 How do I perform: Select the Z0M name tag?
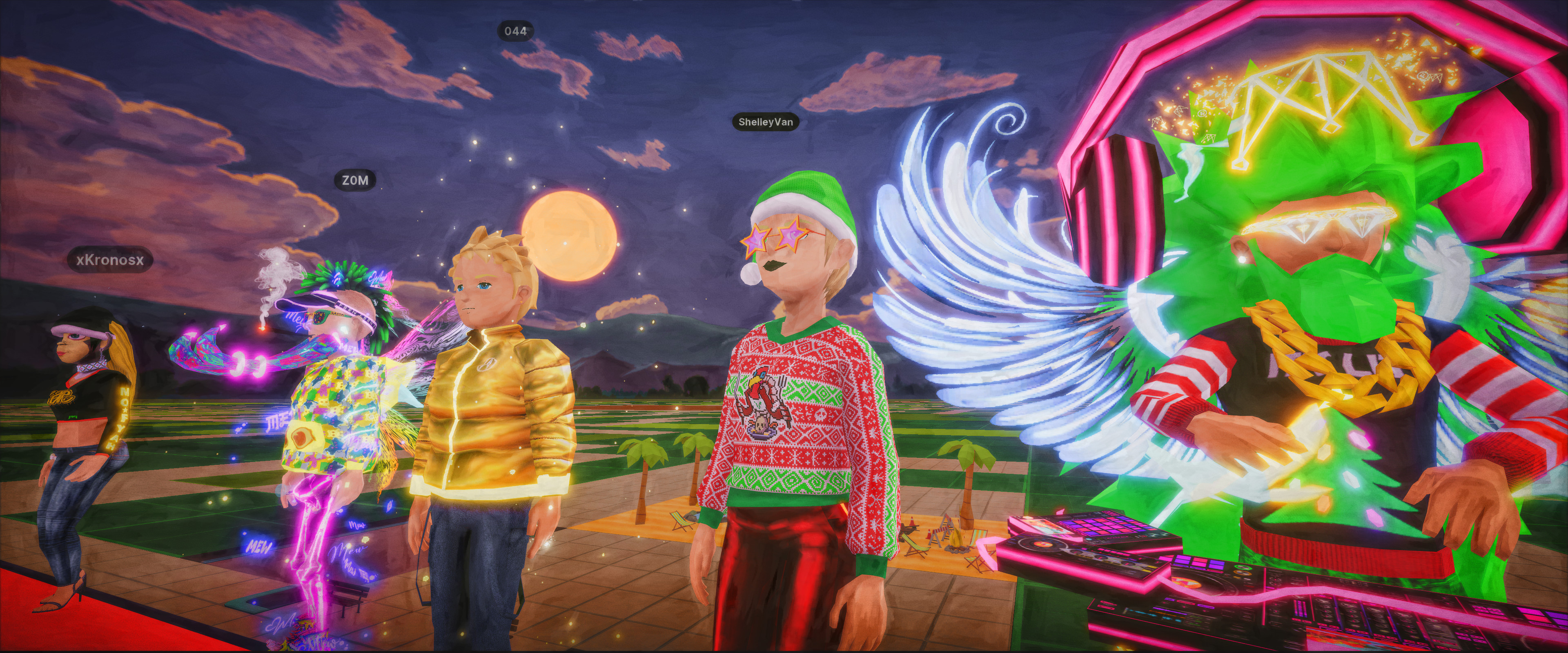[x=355, y=180]
